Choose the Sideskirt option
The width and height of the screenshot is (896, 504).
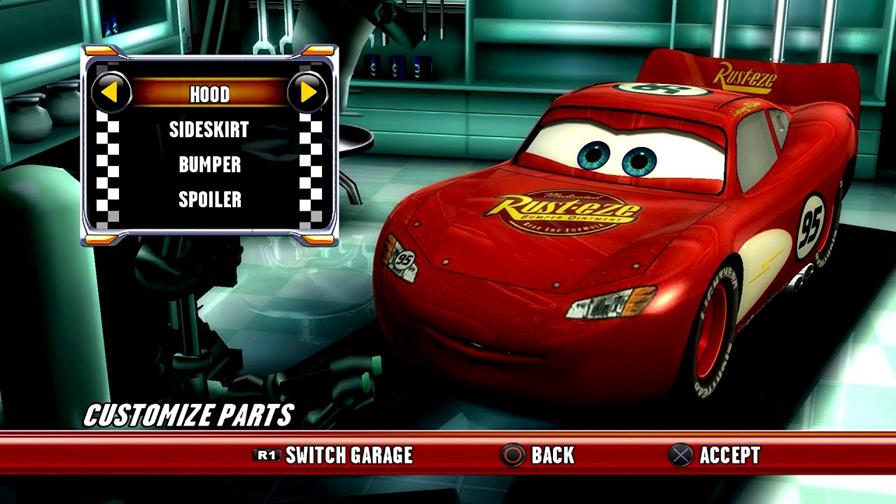(x=210, y=129)
